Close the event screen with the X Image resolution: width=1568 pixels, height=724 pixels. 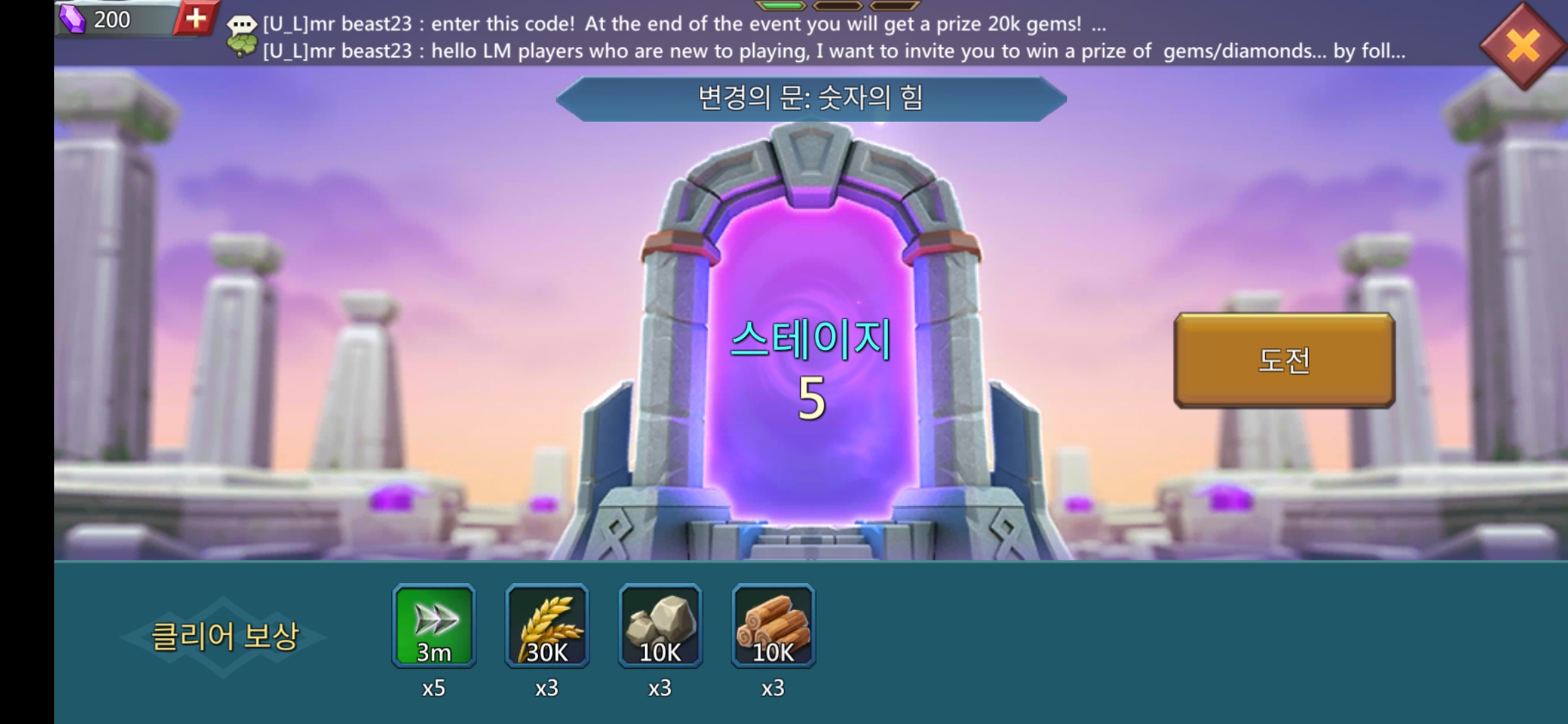[1522, 46]
